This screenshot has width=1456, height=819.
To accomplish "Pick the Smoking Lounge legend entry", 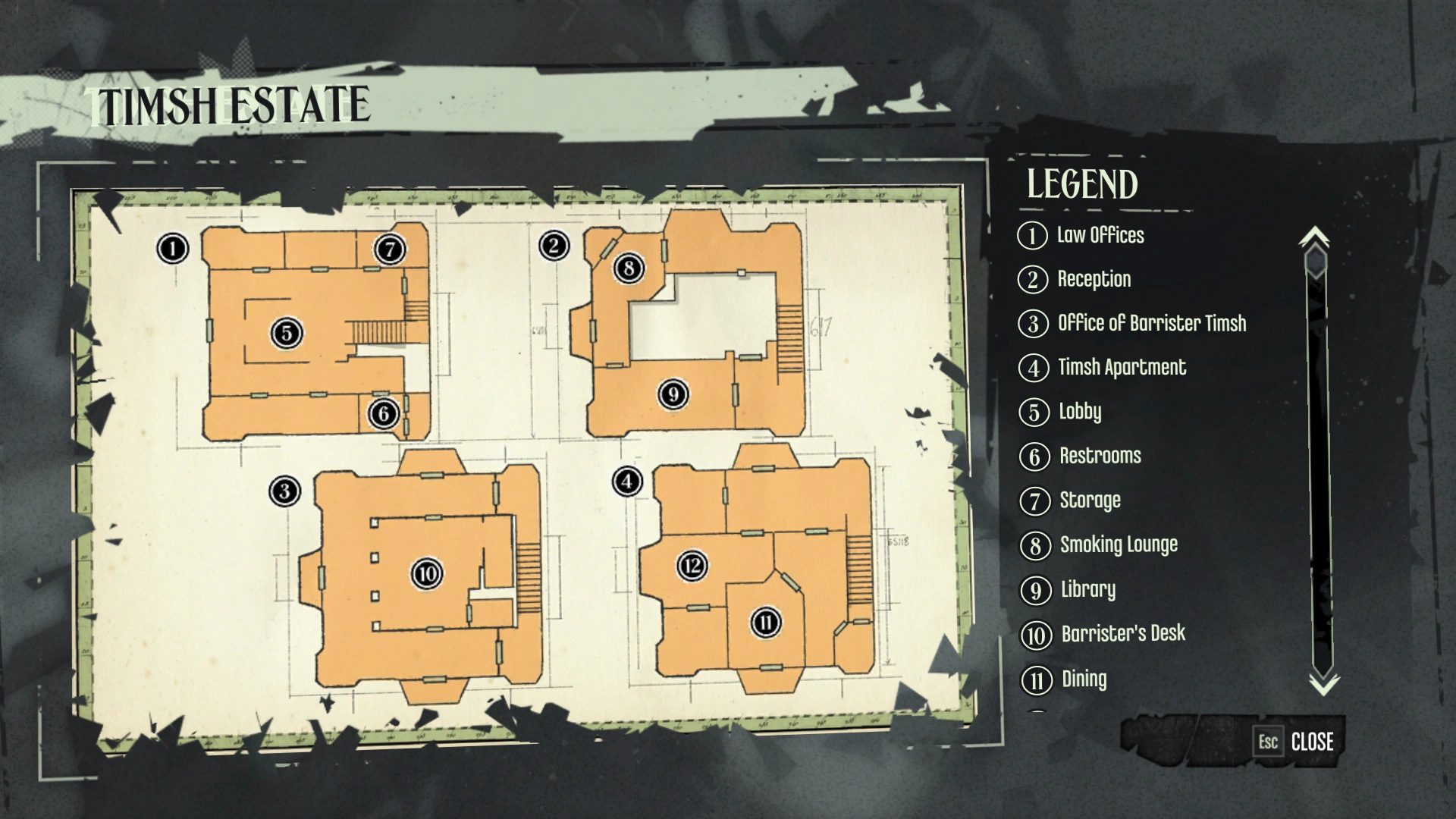I will (x=1119, y=544).
